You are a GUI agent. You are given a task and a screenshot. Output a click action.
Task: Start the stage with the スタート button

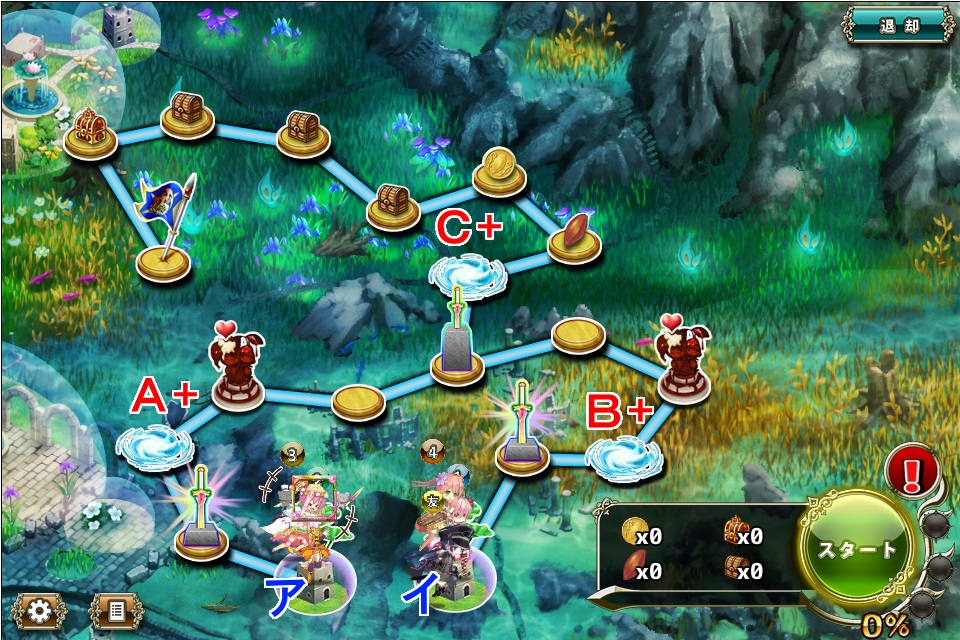pos(857,549)
